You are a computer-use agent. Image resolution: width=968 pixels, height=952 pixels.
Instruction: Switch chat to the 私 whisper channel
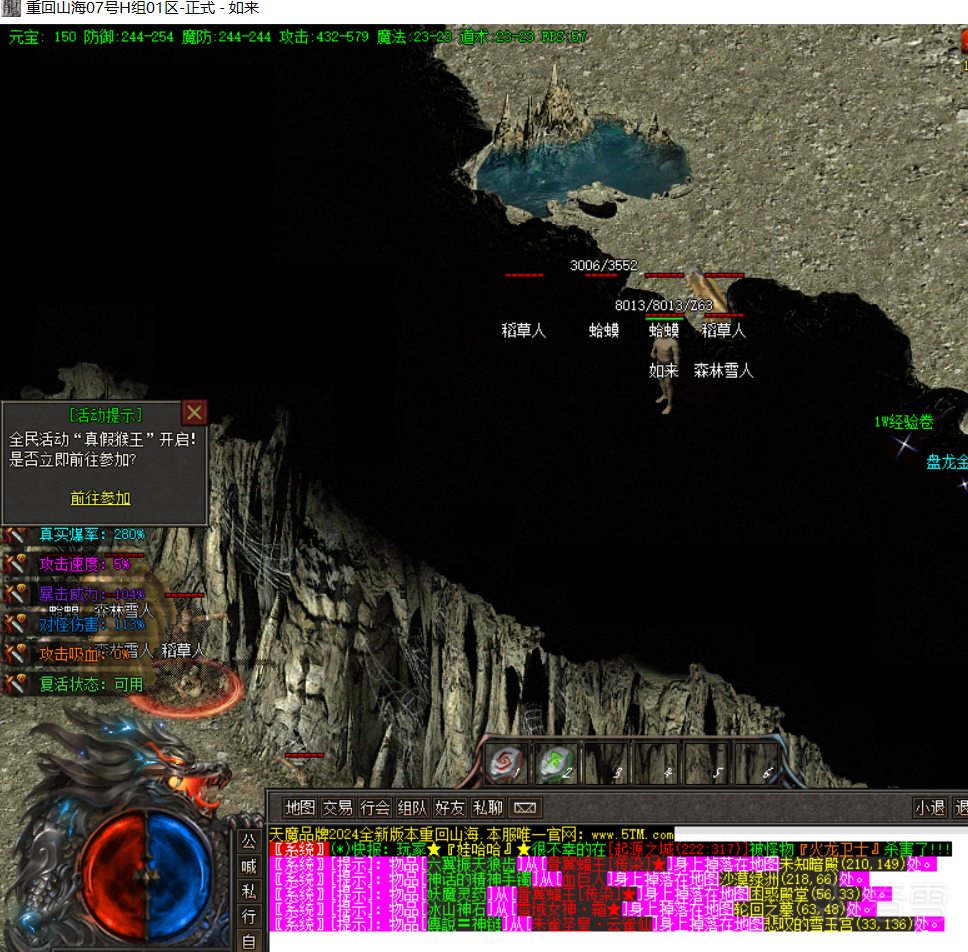tap(249, 892)
